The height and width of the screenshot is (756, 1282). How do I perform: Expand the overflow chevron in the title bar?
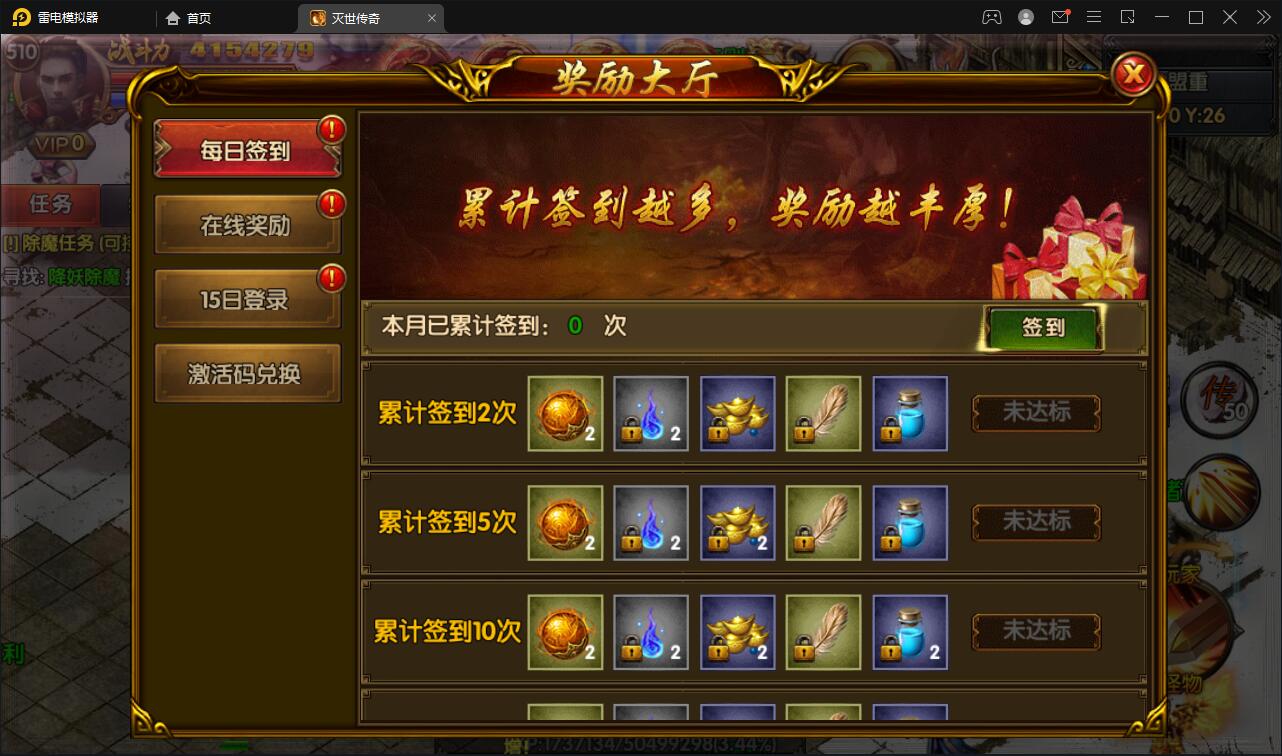[x=1263, y=16]
